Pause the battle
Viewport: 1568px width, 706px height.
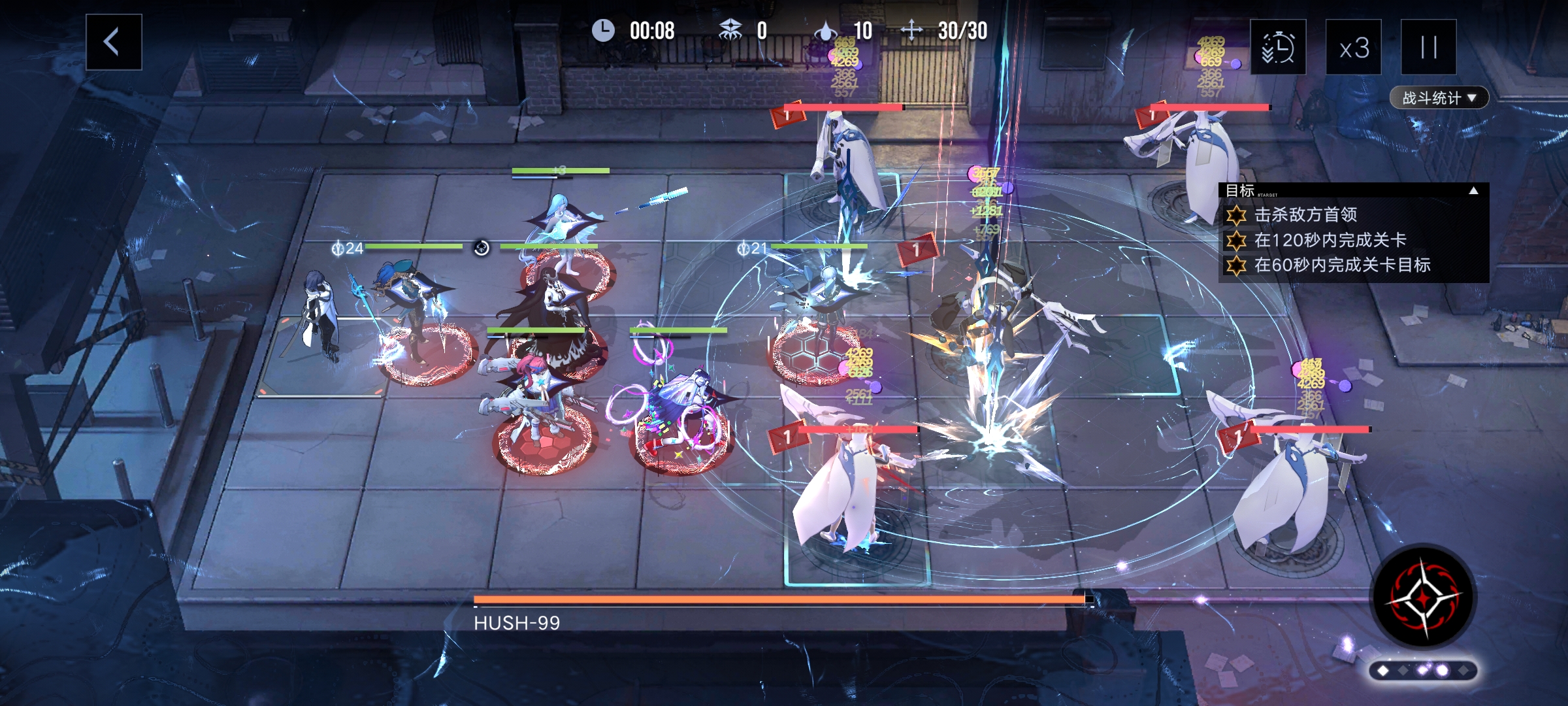pos(1428,47)
